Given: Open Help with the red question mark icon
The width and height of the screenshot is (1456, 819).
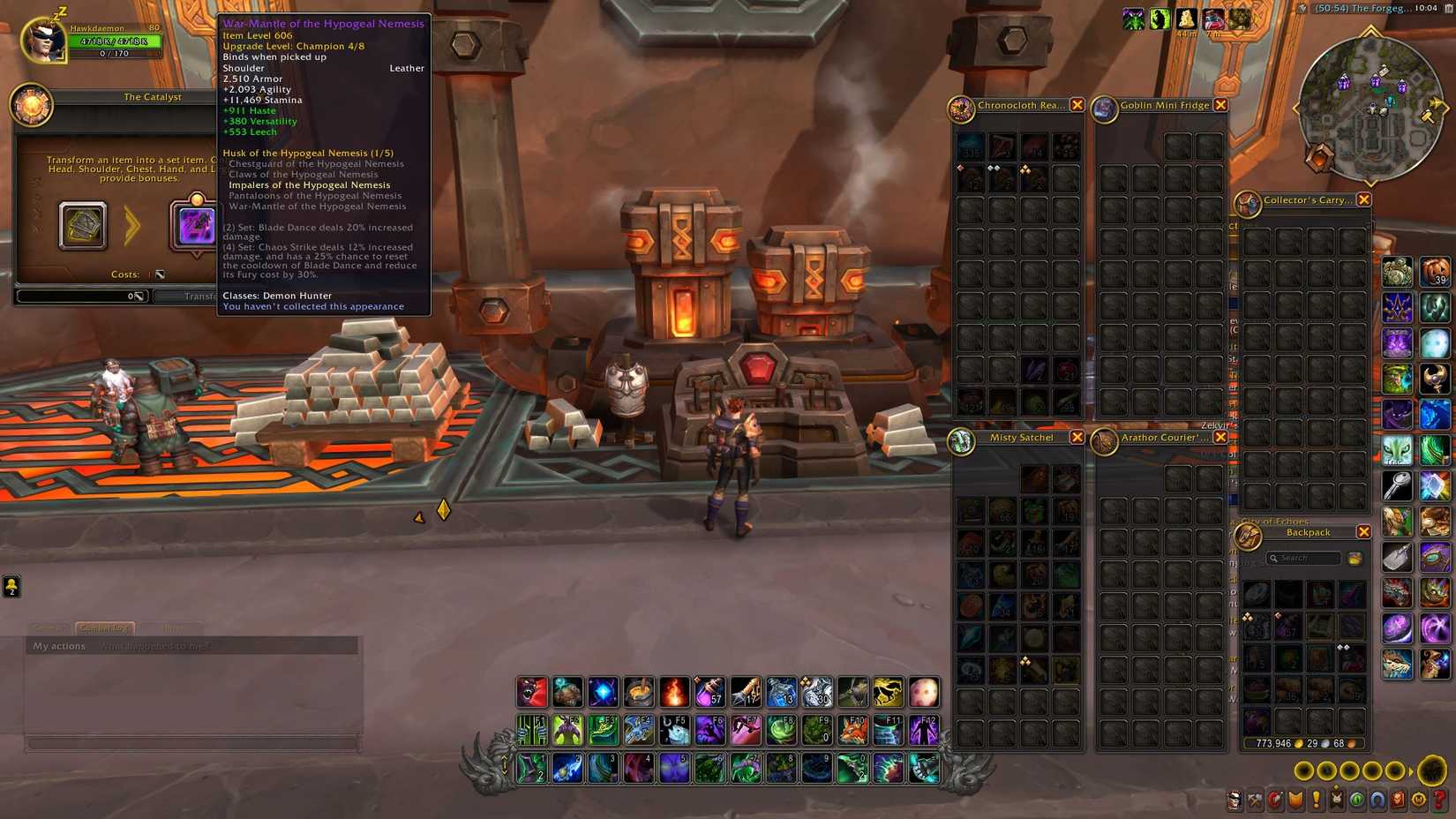Looking at the screenshot, I should click(x=1438, y=800).
